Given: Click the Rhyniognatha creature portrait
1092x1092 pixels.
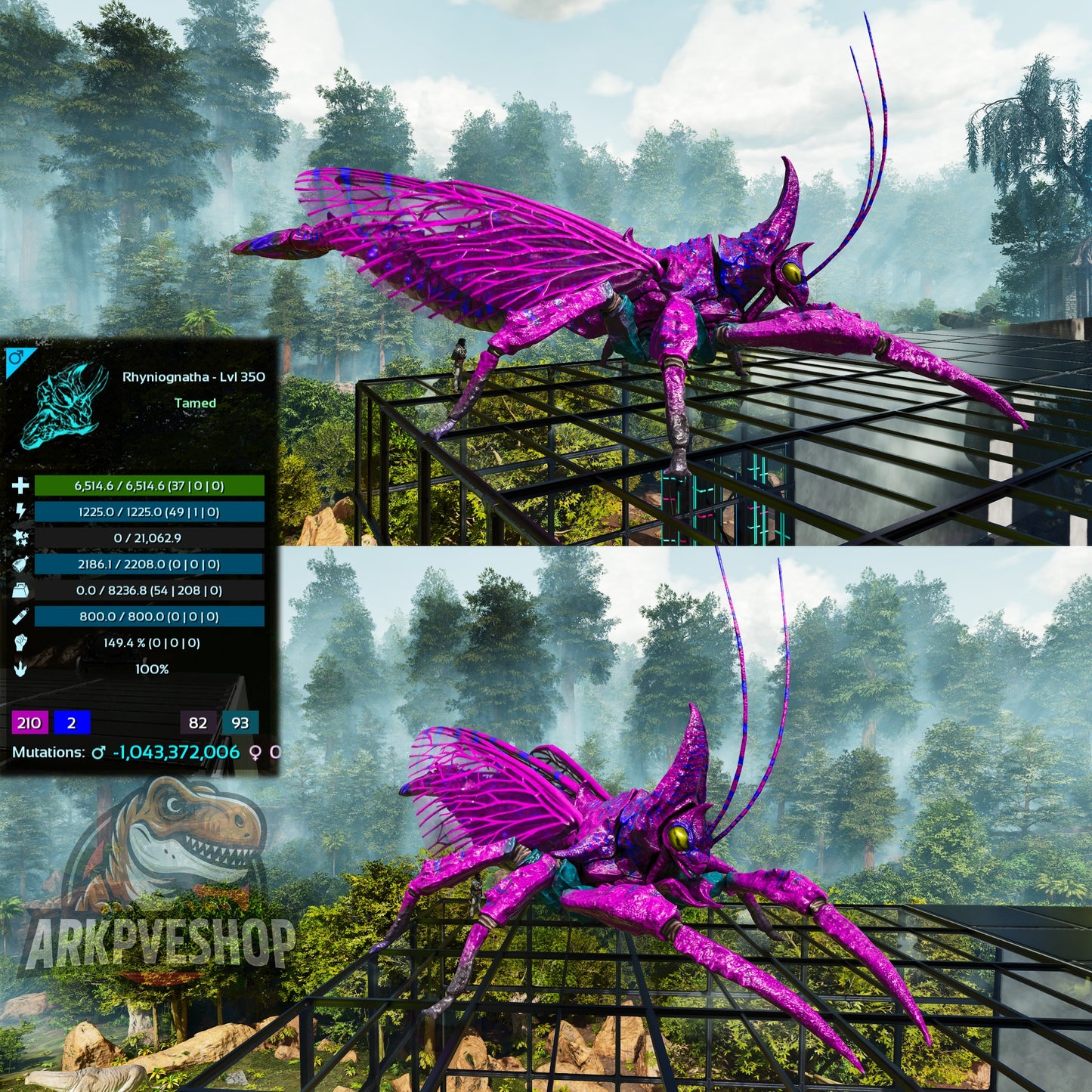Looking at the screenshot, I should pos(64,406).
